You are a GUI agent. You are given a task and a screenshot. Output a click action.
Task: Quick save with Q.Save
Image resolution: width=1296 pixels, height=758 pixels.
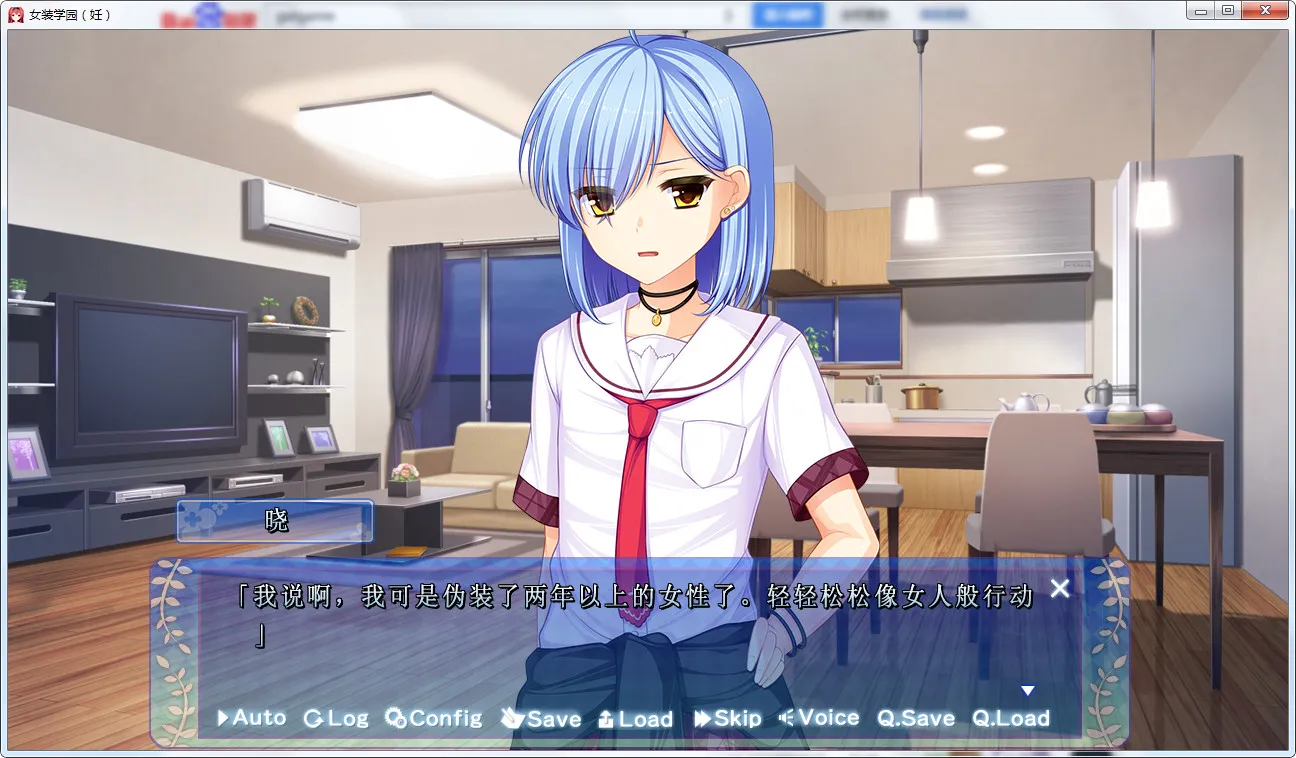(x=916, y=718)
